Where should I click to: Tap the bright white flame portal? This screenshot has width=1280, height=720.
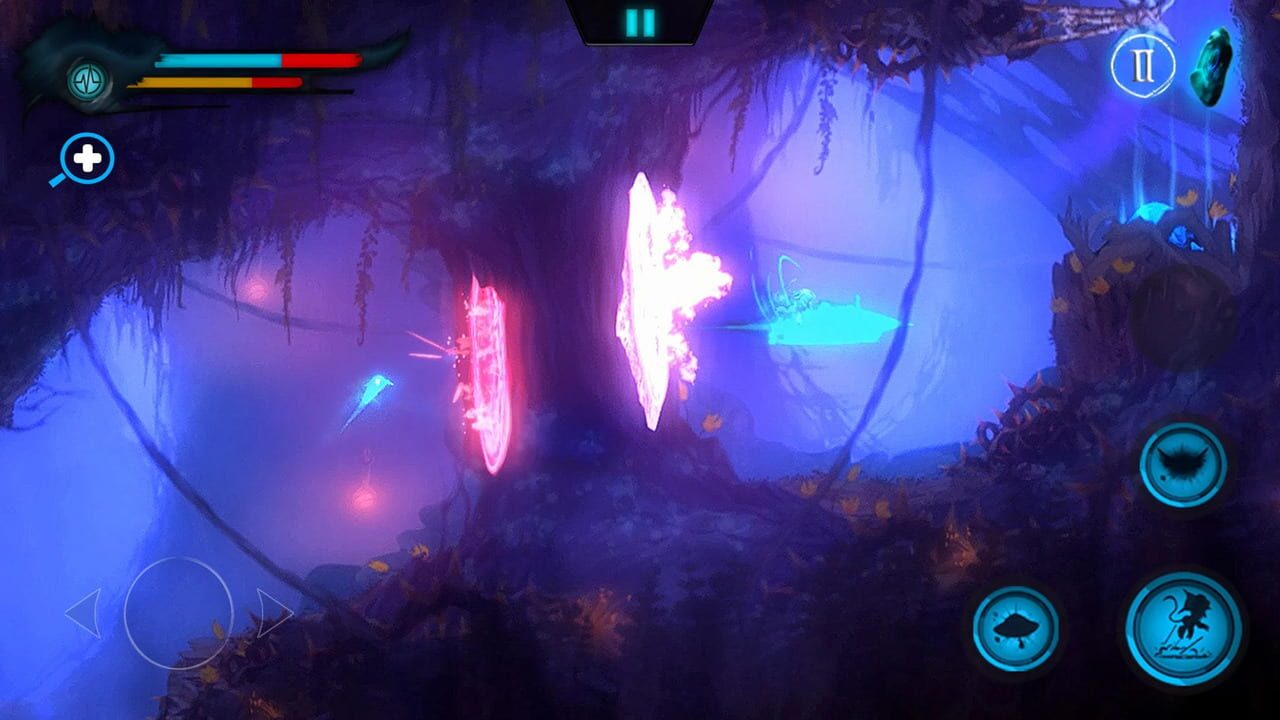tap(655, 290)
